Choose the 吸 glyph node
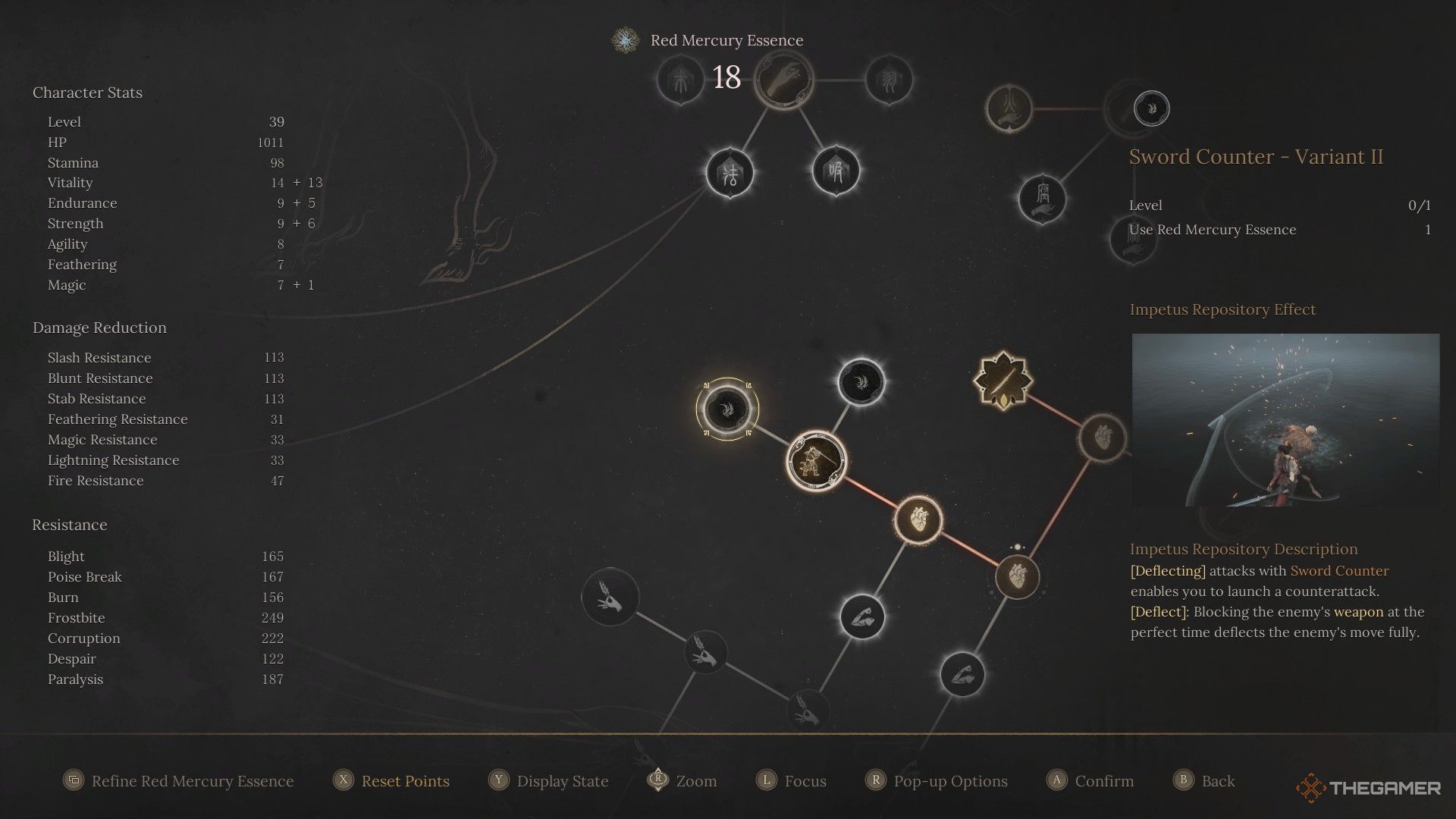 pyautogui.click(x=836, y=171)
